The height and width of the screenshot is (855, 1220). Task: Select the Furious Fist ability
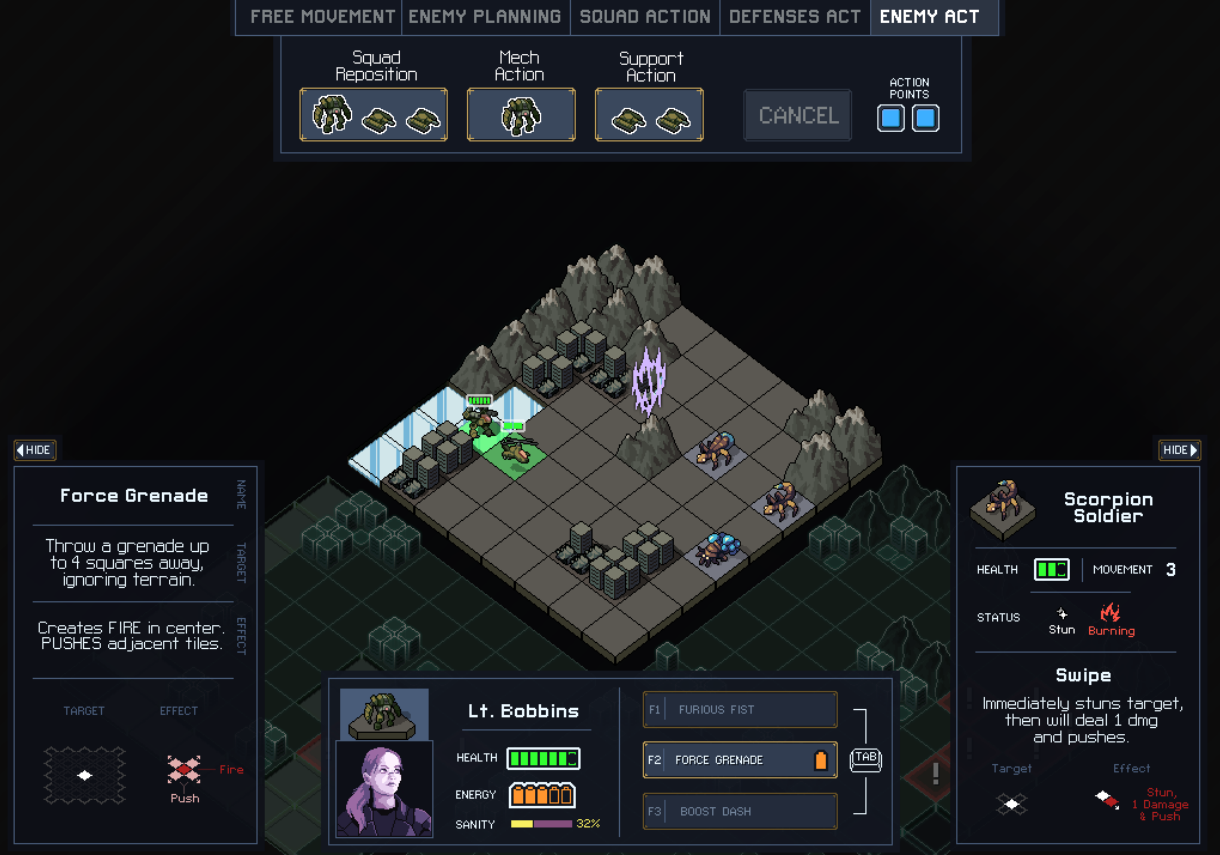coord(740,710)
